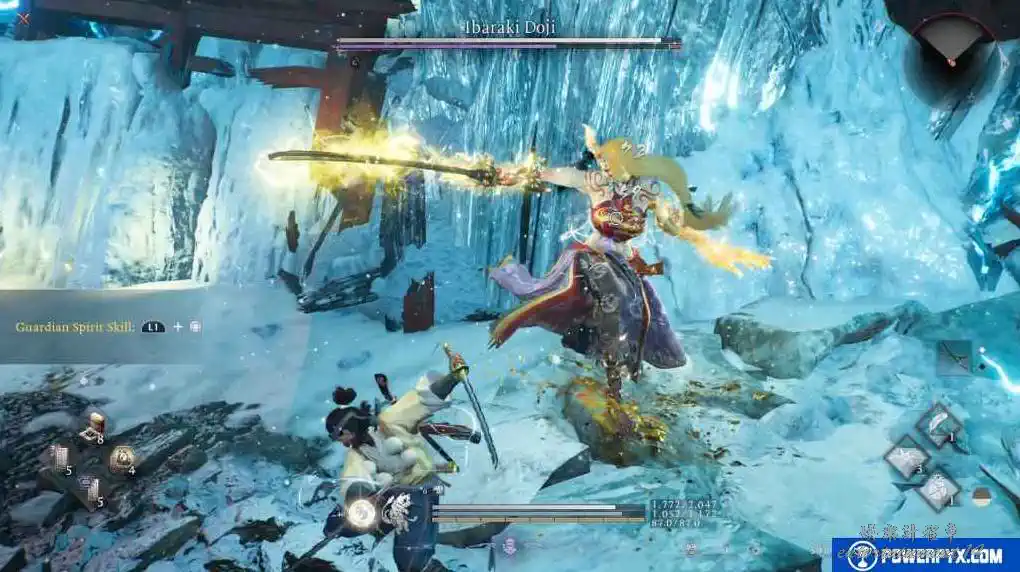1020x572 pixels.
Task: Activate the glowing guardian spirit emblem
Action: pyautogui.click(x=361, y=513)
